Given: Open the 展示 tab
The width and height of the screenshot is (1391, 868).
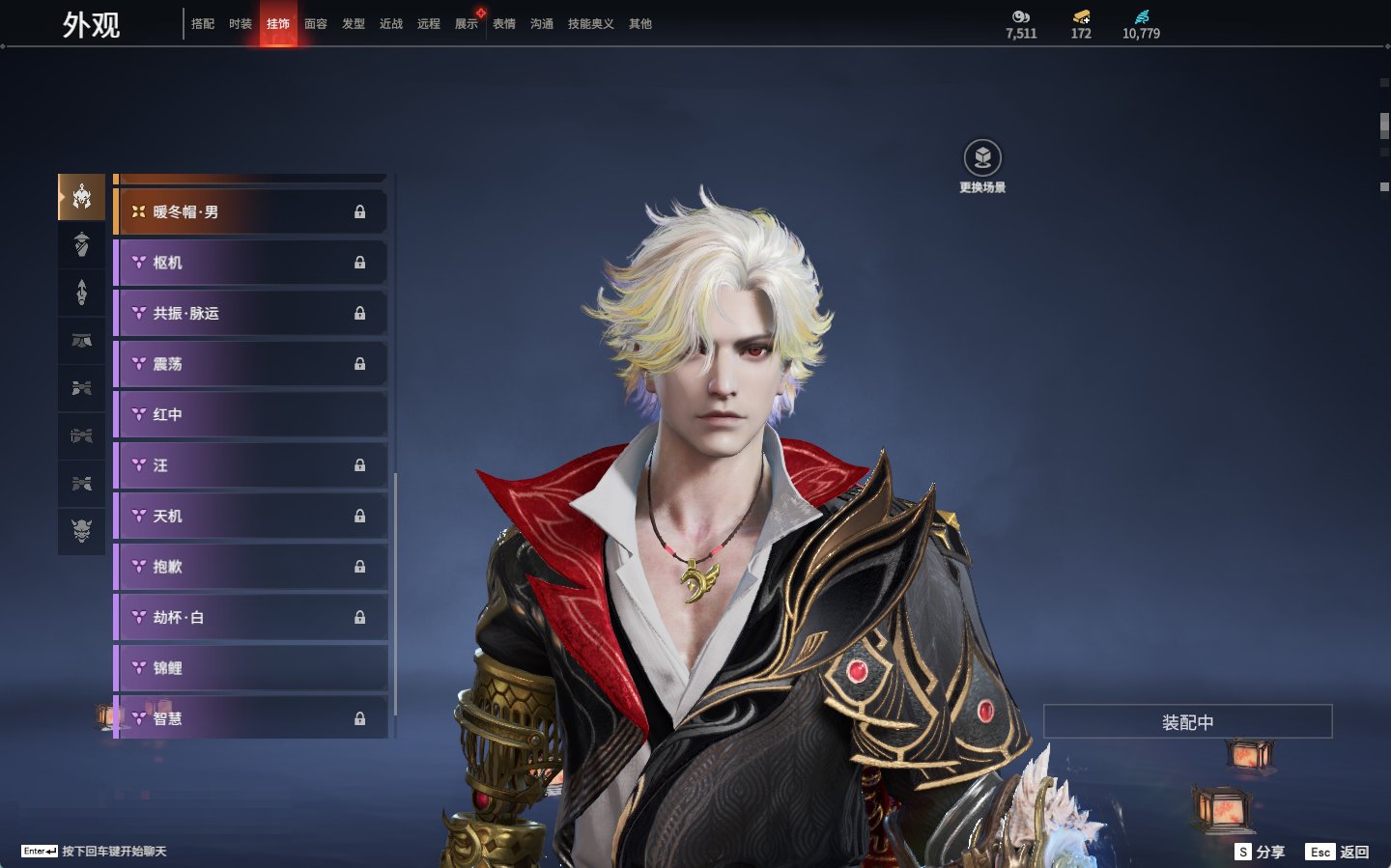Looking at the screenshot, I should [x=467, y=24].
